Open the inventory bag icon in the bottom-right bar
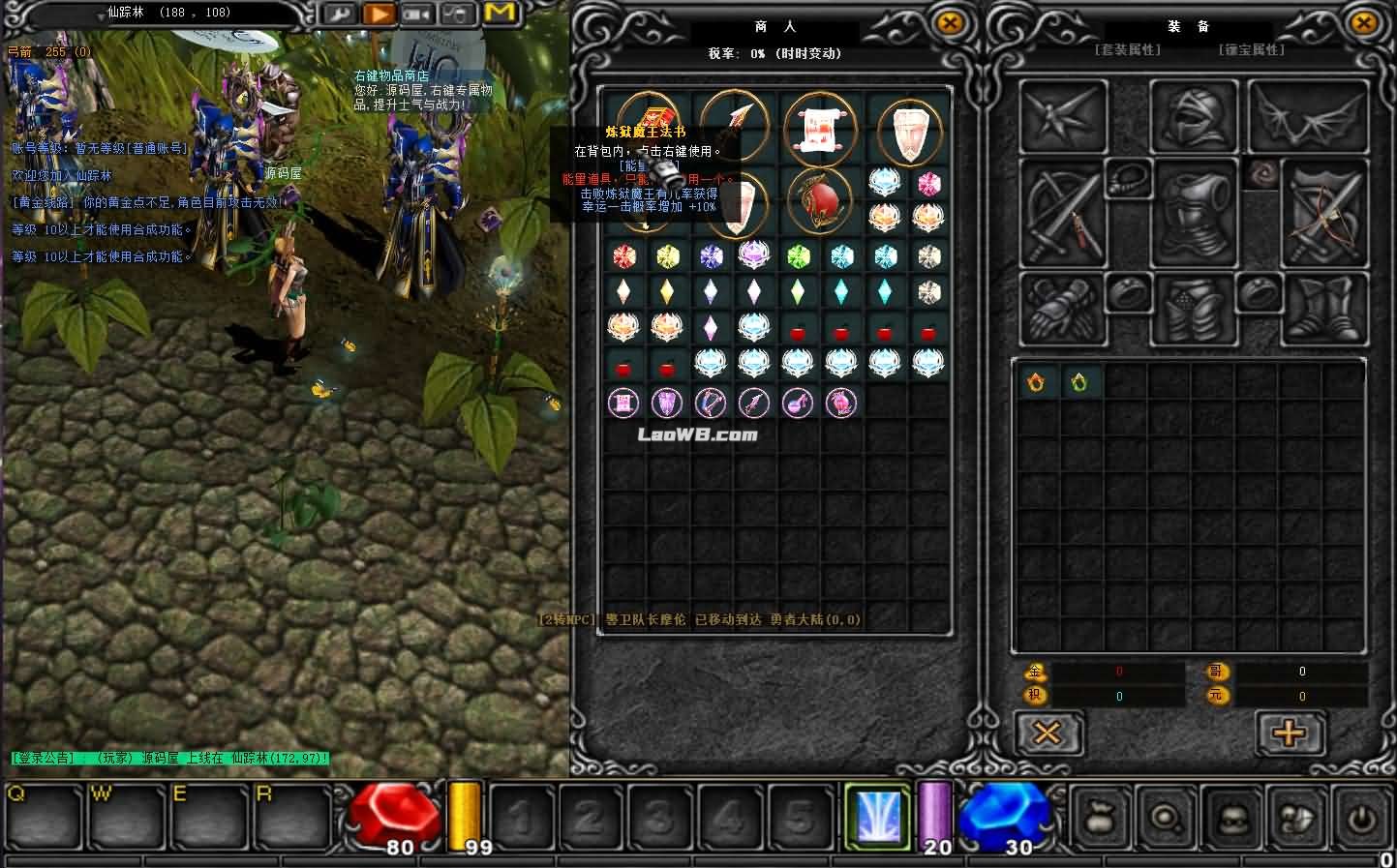 click(1099, 818)
